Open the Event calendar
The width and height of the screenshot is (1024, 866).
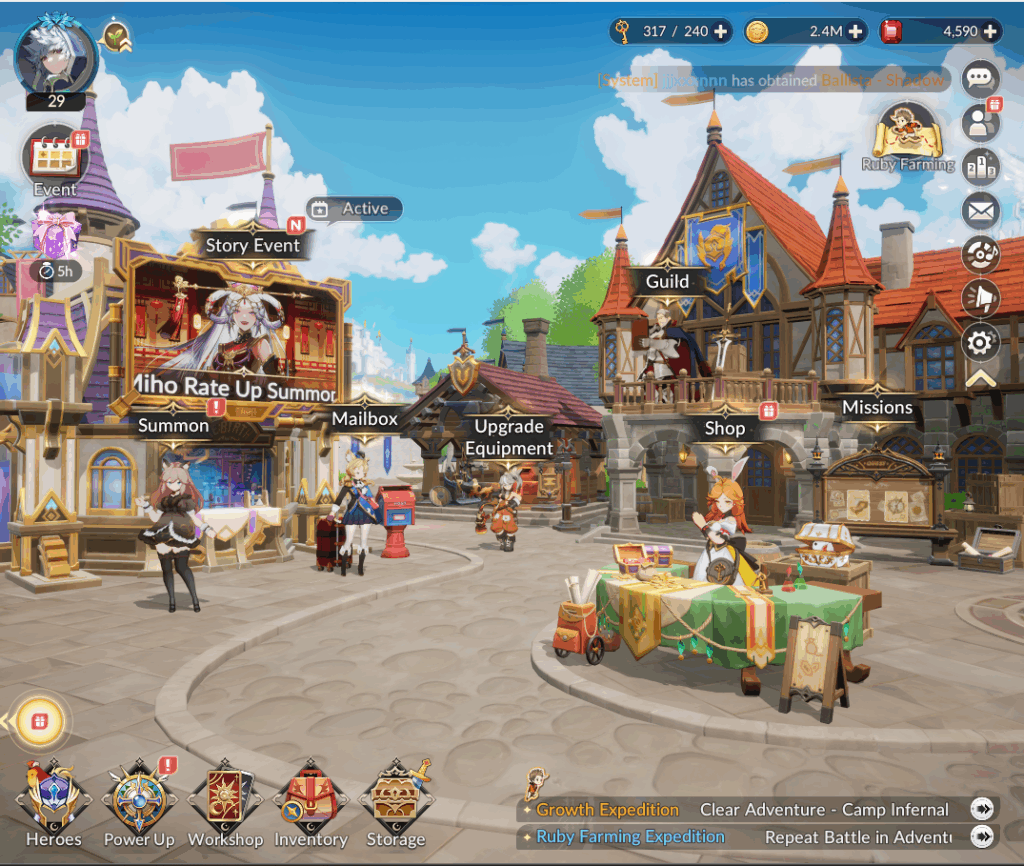point(55,161)
